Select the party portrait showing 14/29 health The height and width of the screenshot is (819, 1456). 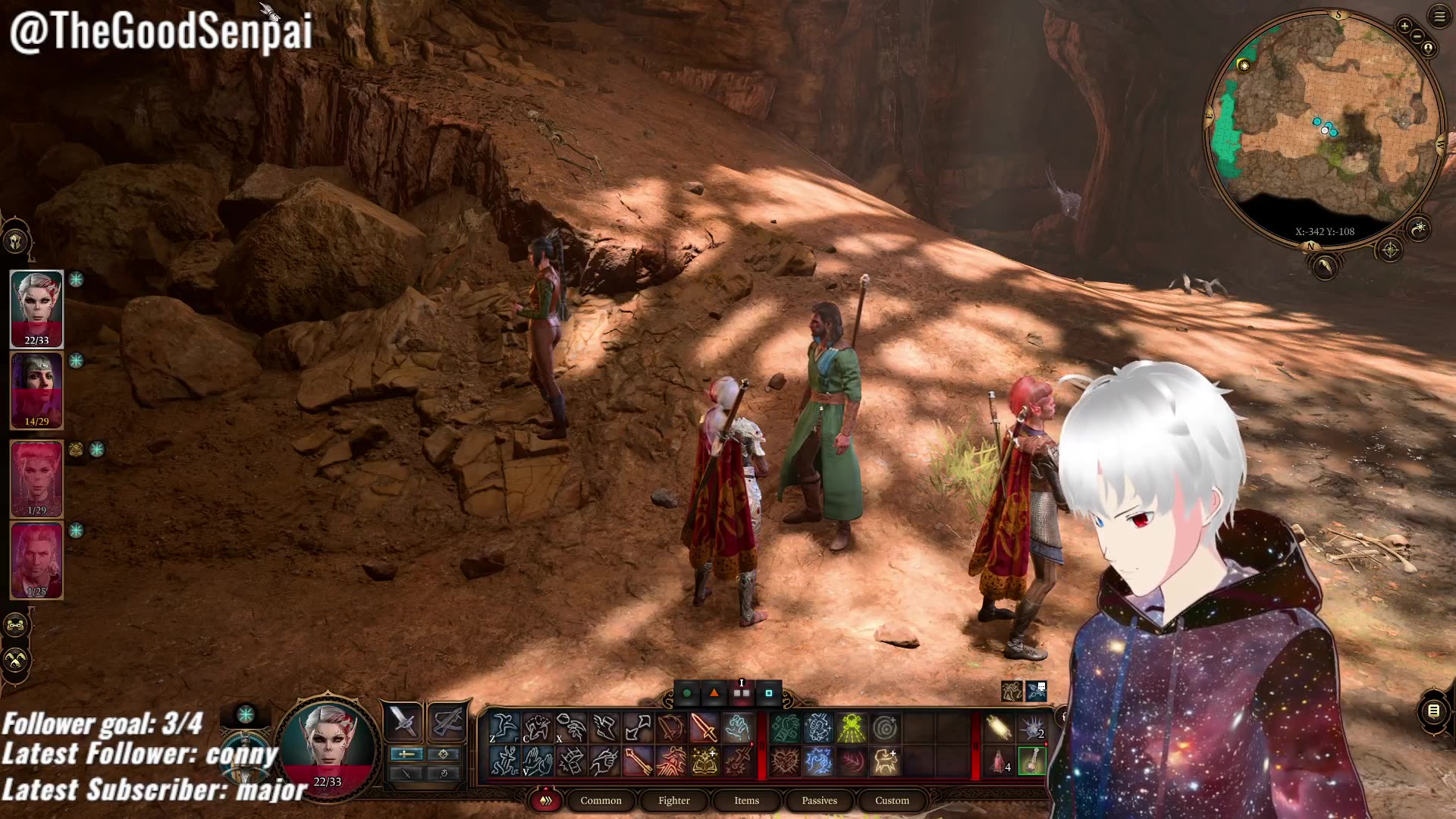pos(36,390)
